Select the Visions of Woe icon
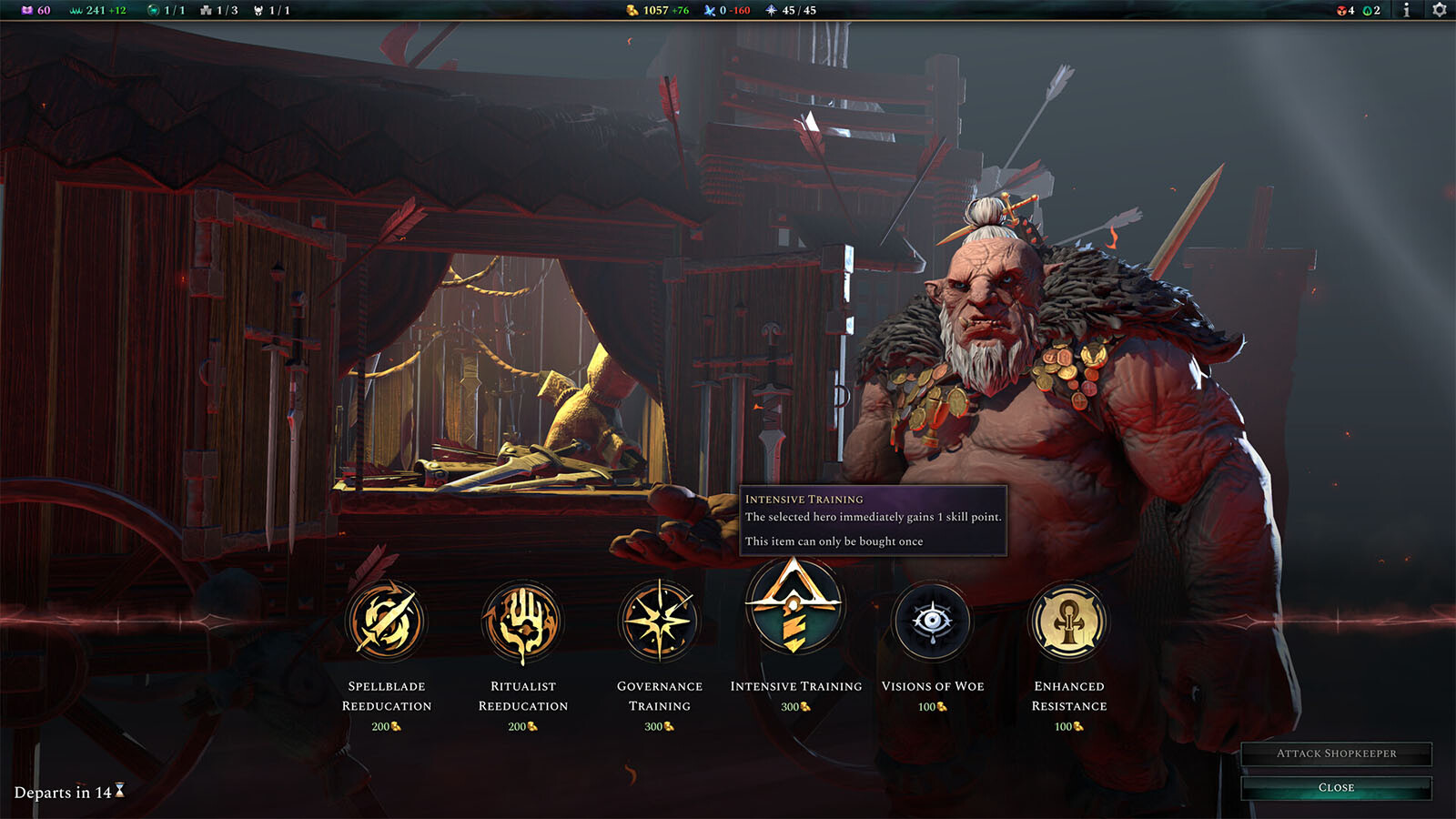1456x819 pixels. 933,620
